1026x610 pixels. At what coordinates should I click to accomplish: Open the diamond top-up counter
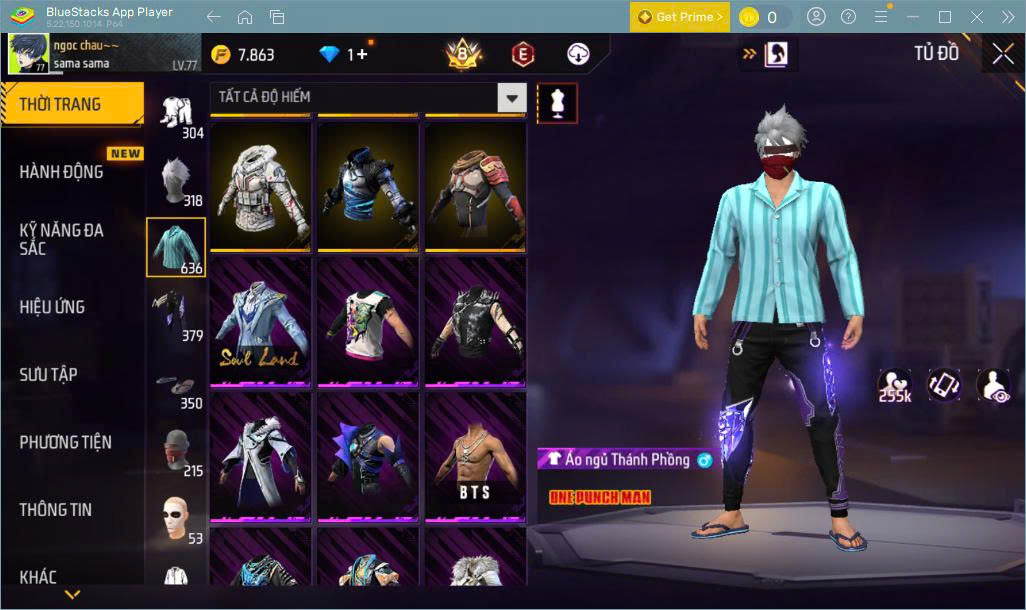click(344, 55)
